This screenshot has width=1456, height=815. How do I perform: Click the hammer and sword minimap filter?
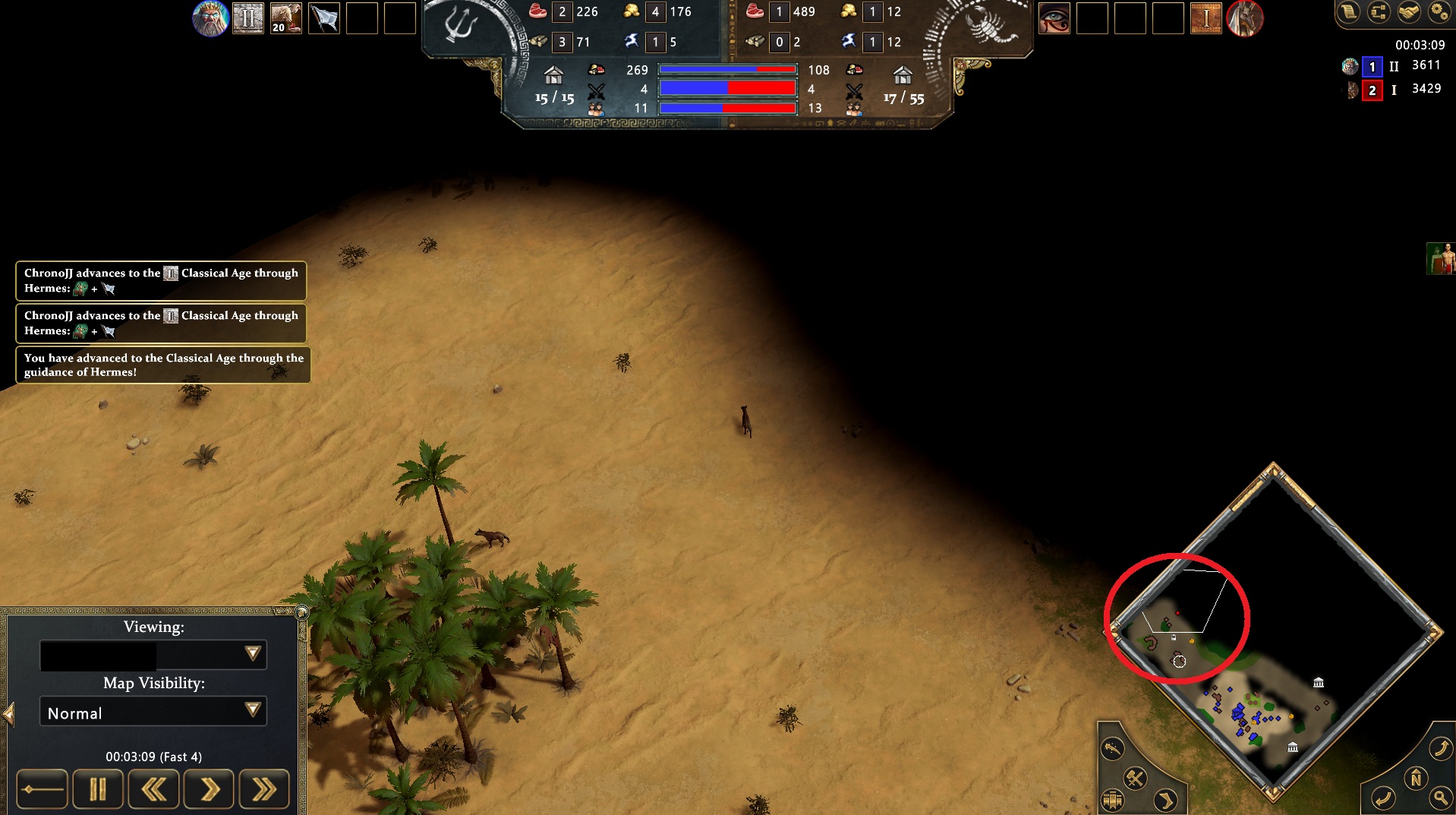pos(1135,777)
